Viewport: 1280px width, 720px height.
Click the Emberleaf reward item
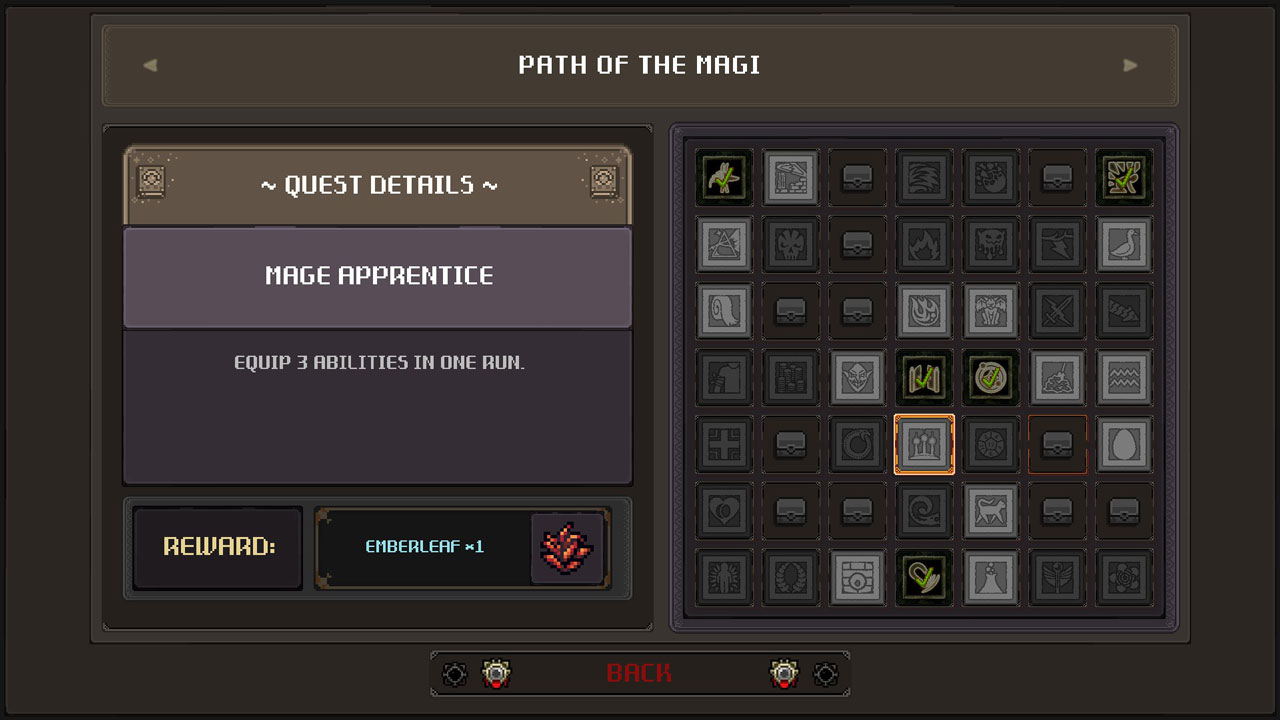coord(567,547)
